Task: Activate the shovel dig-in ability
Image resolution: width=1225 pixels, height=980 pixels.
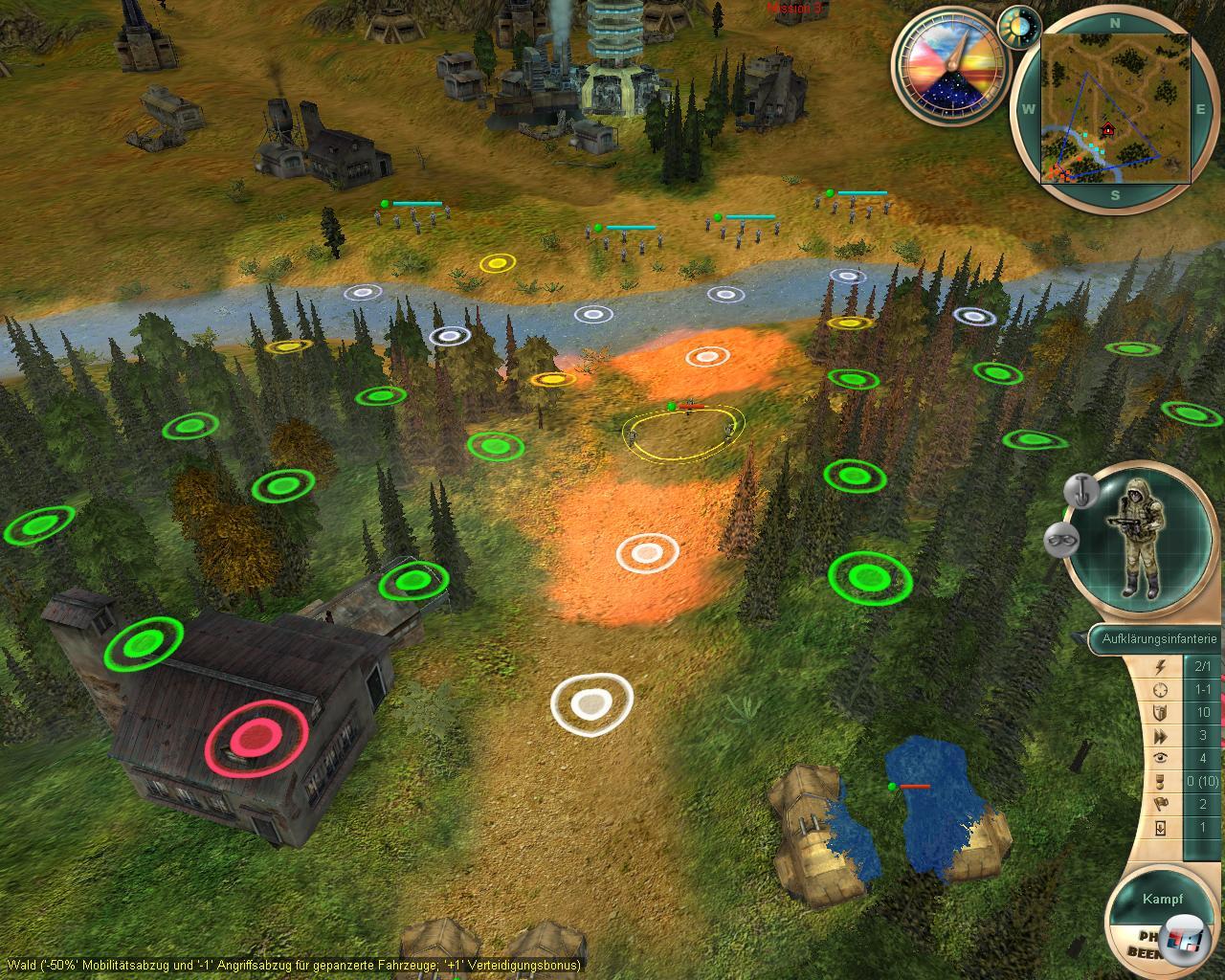Action: tap(1082, 491)
